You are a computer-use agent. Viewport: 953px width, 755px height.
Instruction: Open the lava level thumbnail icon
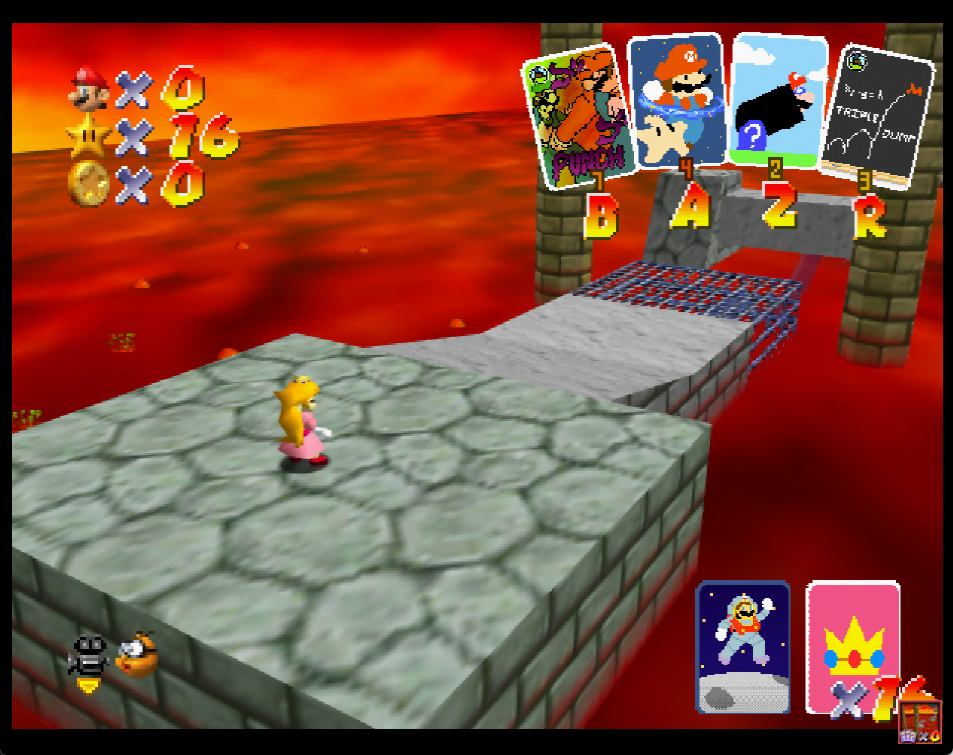[918, 722]
